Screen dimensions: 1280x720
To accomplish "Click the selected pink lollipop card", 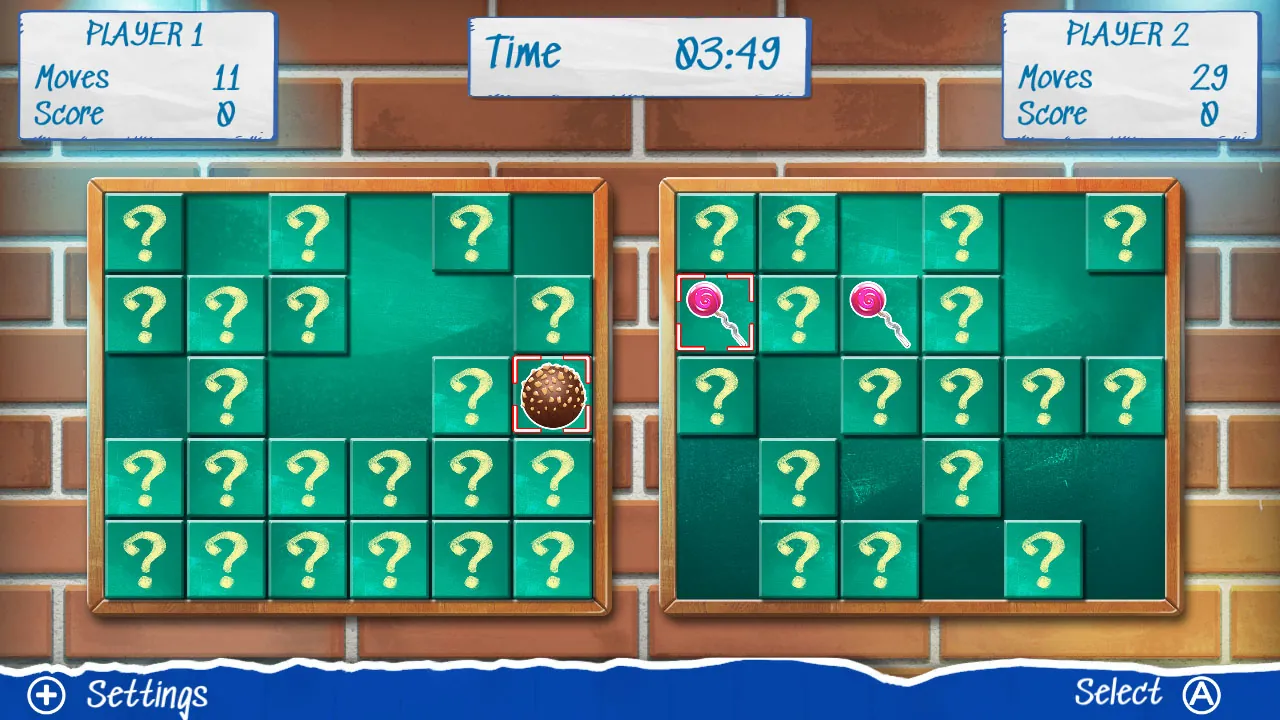I will [715, 312].
